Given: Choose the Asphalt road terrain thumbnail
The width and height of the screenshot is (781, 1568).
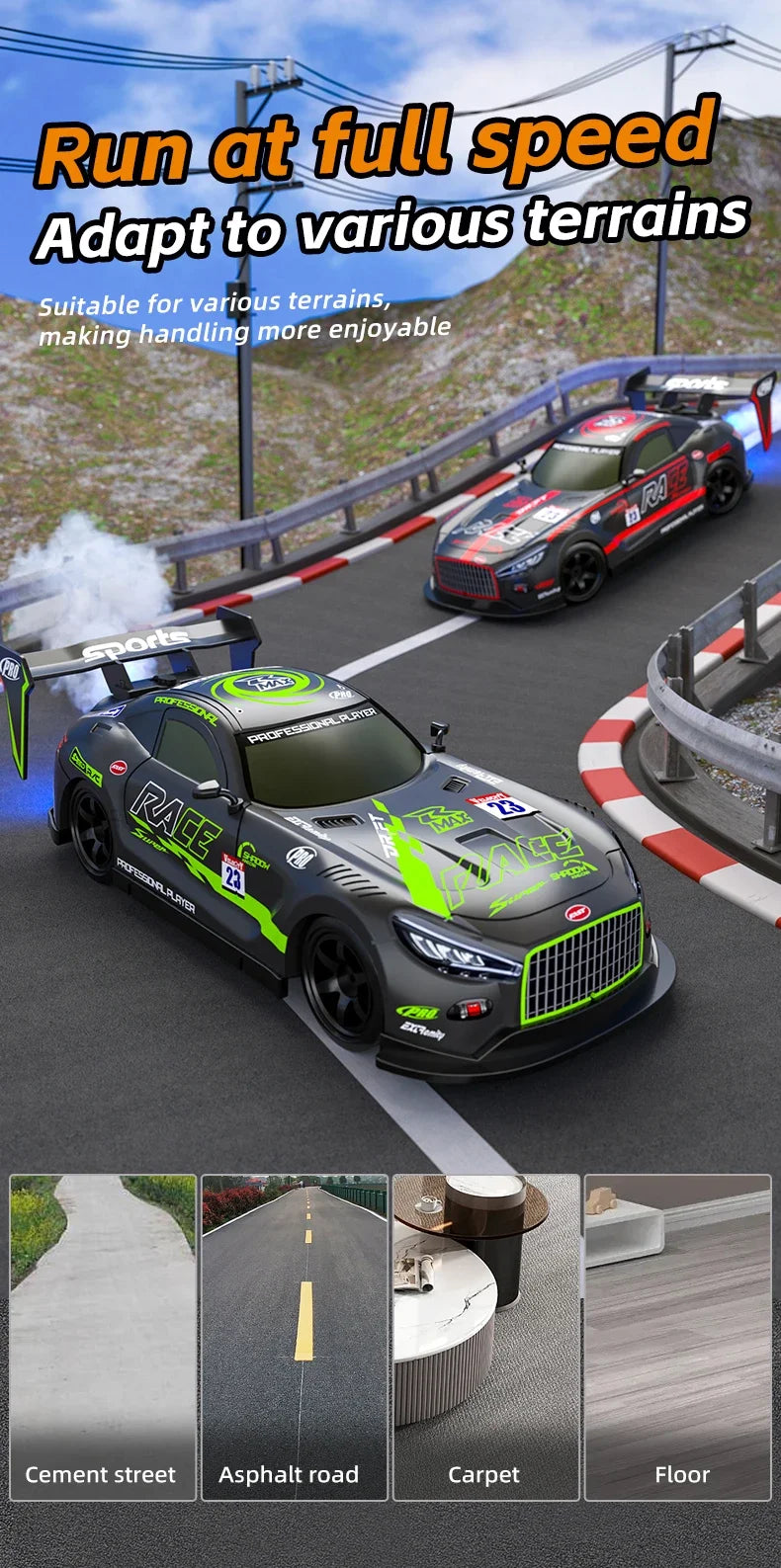Looking at the screenshot, I should 295,1336.
